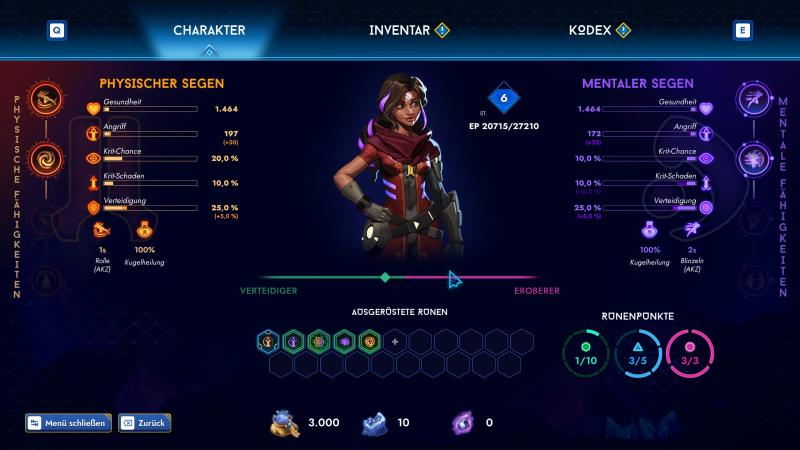Viewport: 800px width, 450px height.
Task: Click the mental Blinzeln (AKZ) icon
Action: (x=692, y=229)
